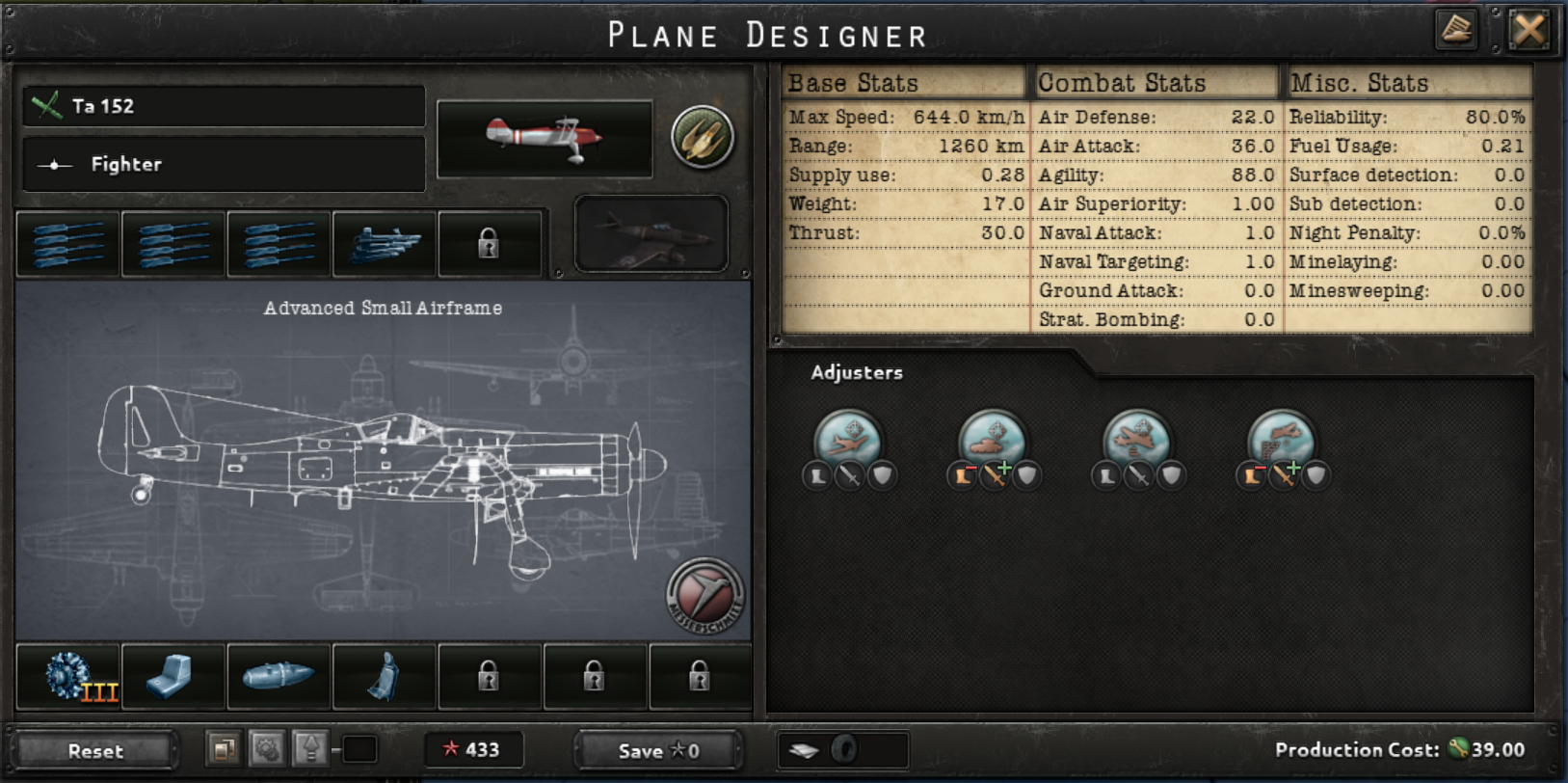Select the armor plate module slot

point(173,675)
